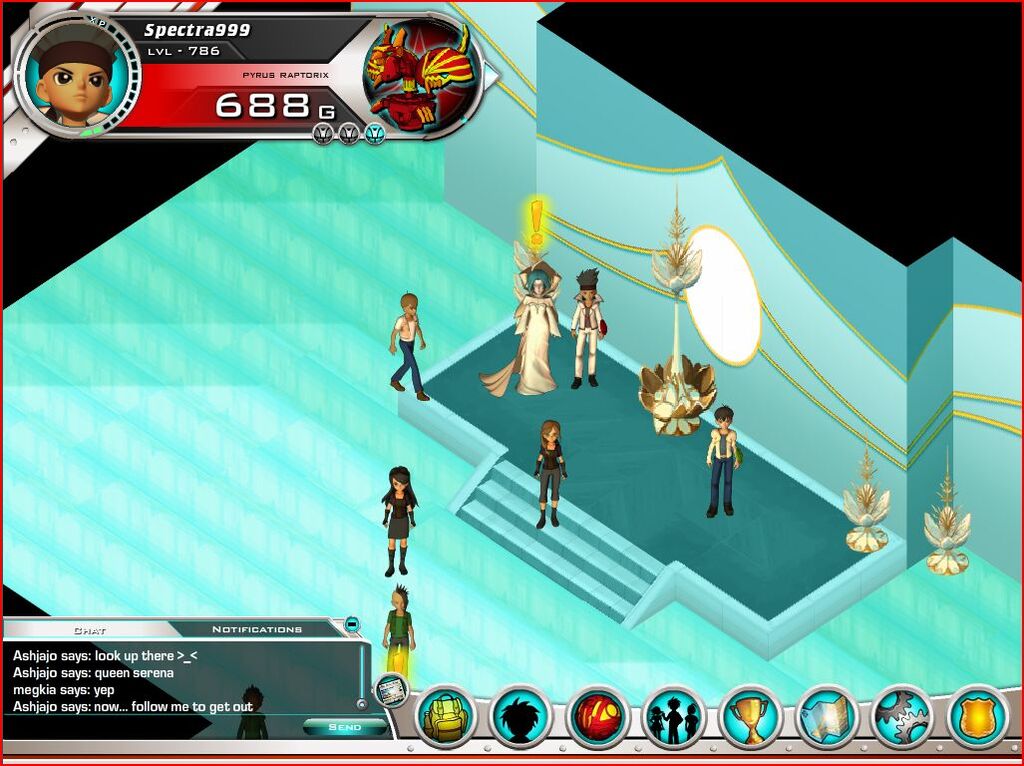Minimize the chat panel
This screenshot has width=1024, height=766.
pos(352,625)
